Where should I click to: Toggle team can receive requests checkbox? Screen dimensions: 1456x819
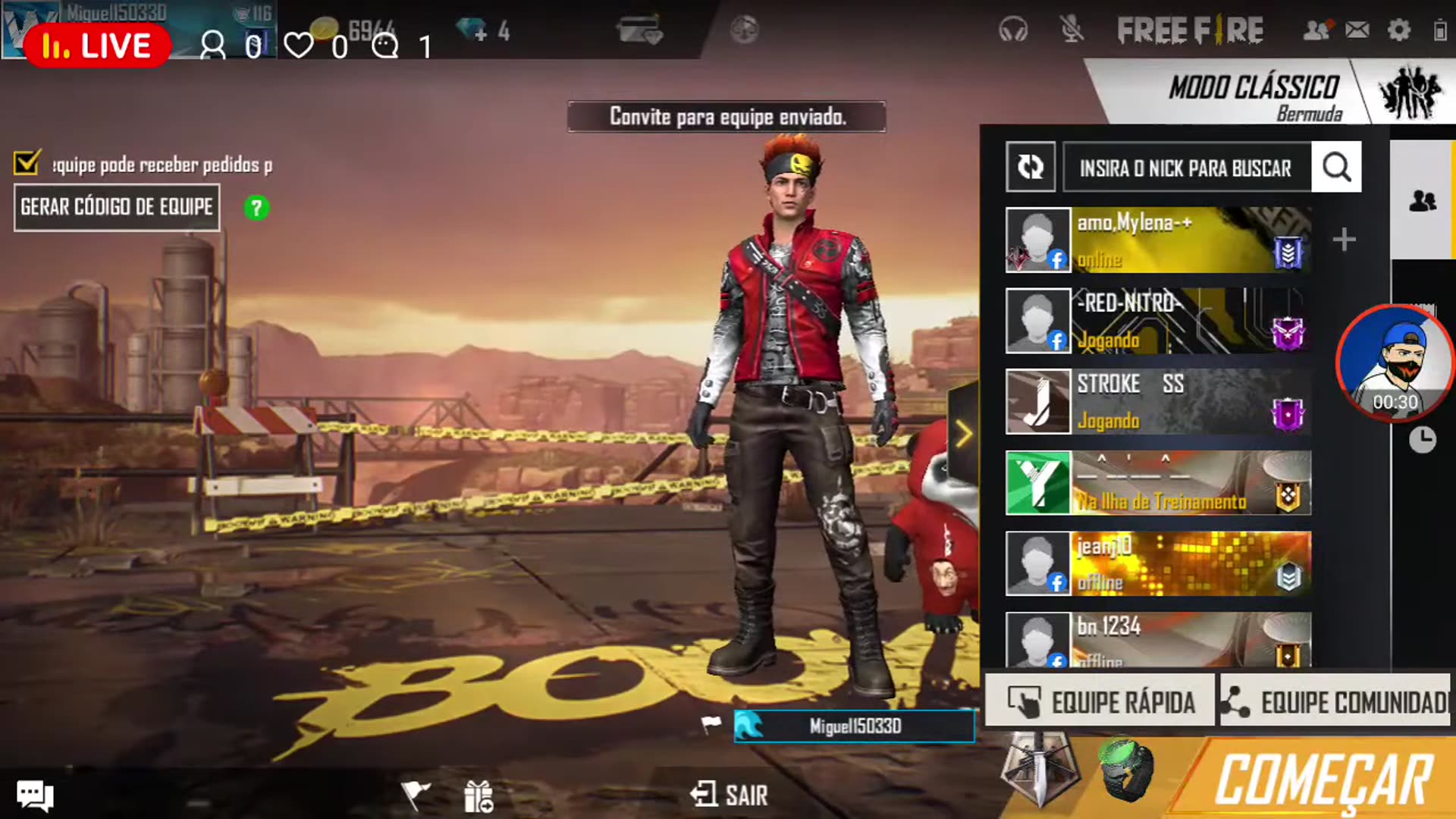27,162
